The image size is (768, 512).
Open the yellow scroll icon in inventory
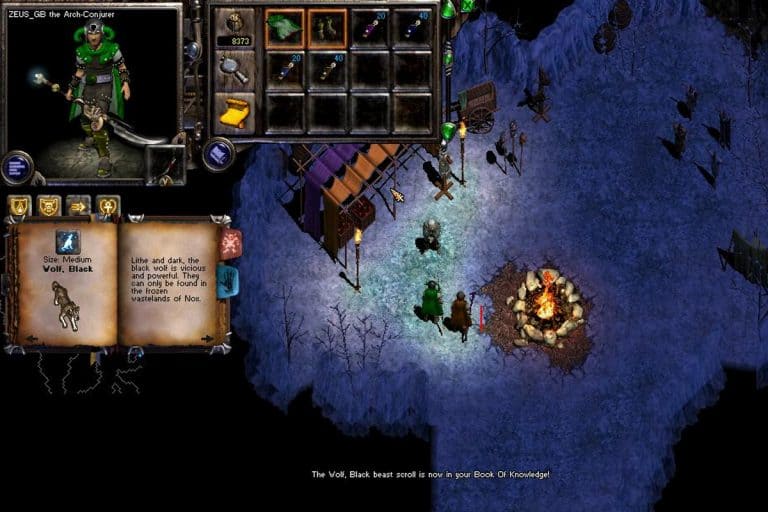234,112
